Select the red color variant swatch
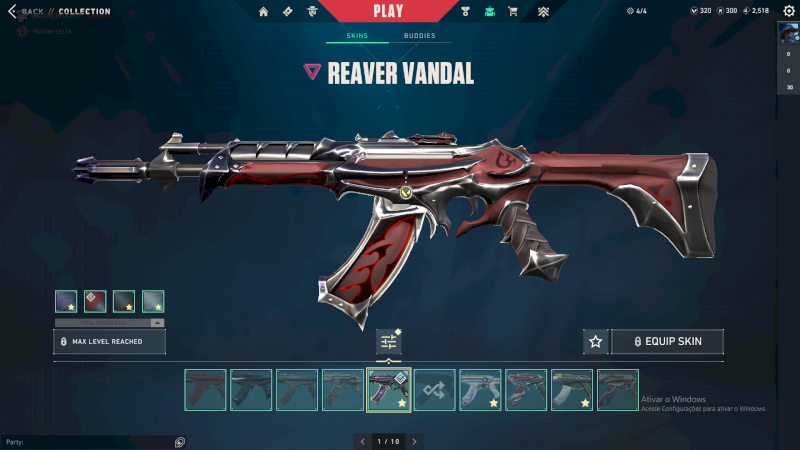The width and height of the screenshot is (800, 450). (x=95, y=301)
